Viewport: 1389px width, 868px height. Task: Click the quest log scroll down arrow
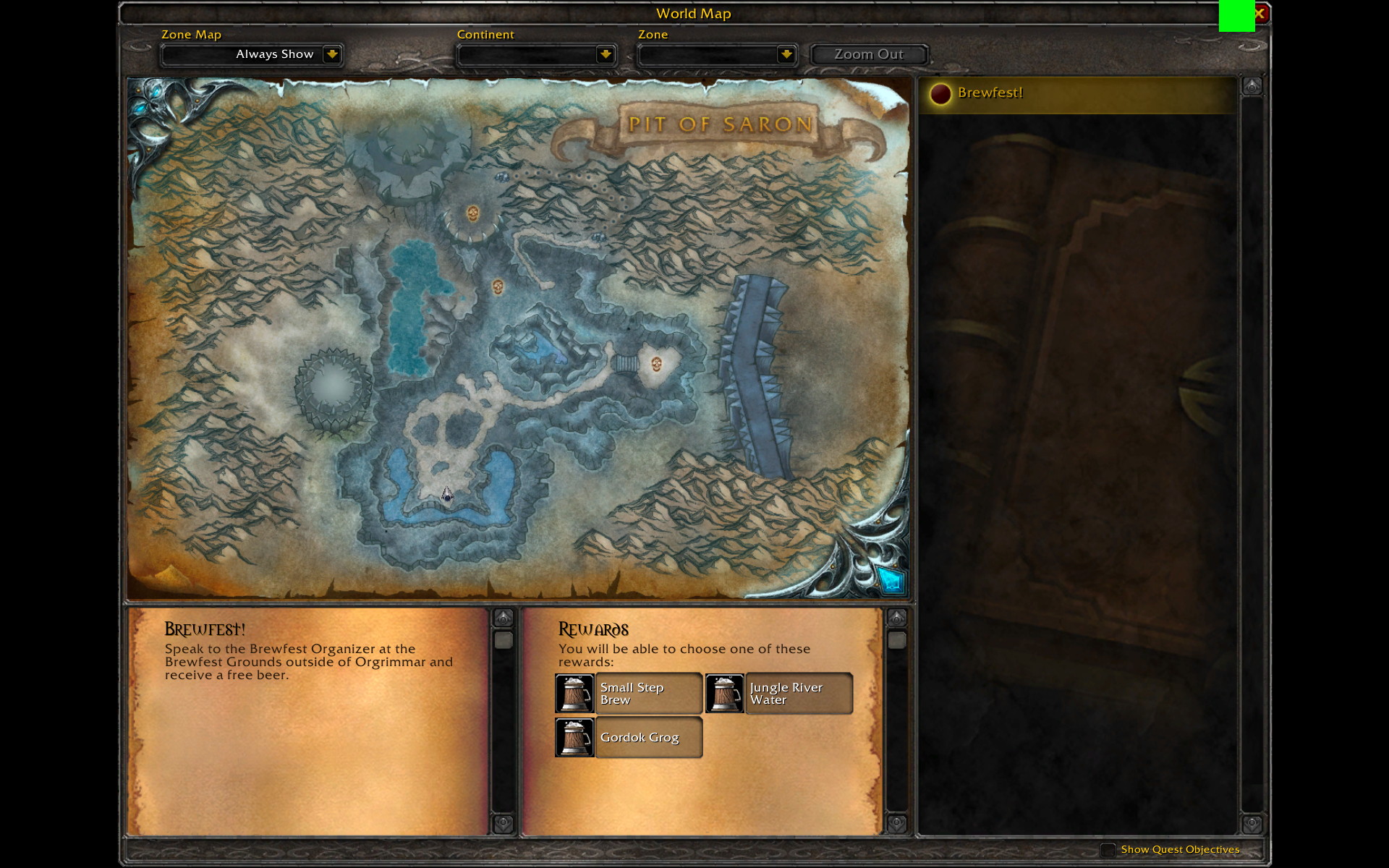coord(1252,824)
